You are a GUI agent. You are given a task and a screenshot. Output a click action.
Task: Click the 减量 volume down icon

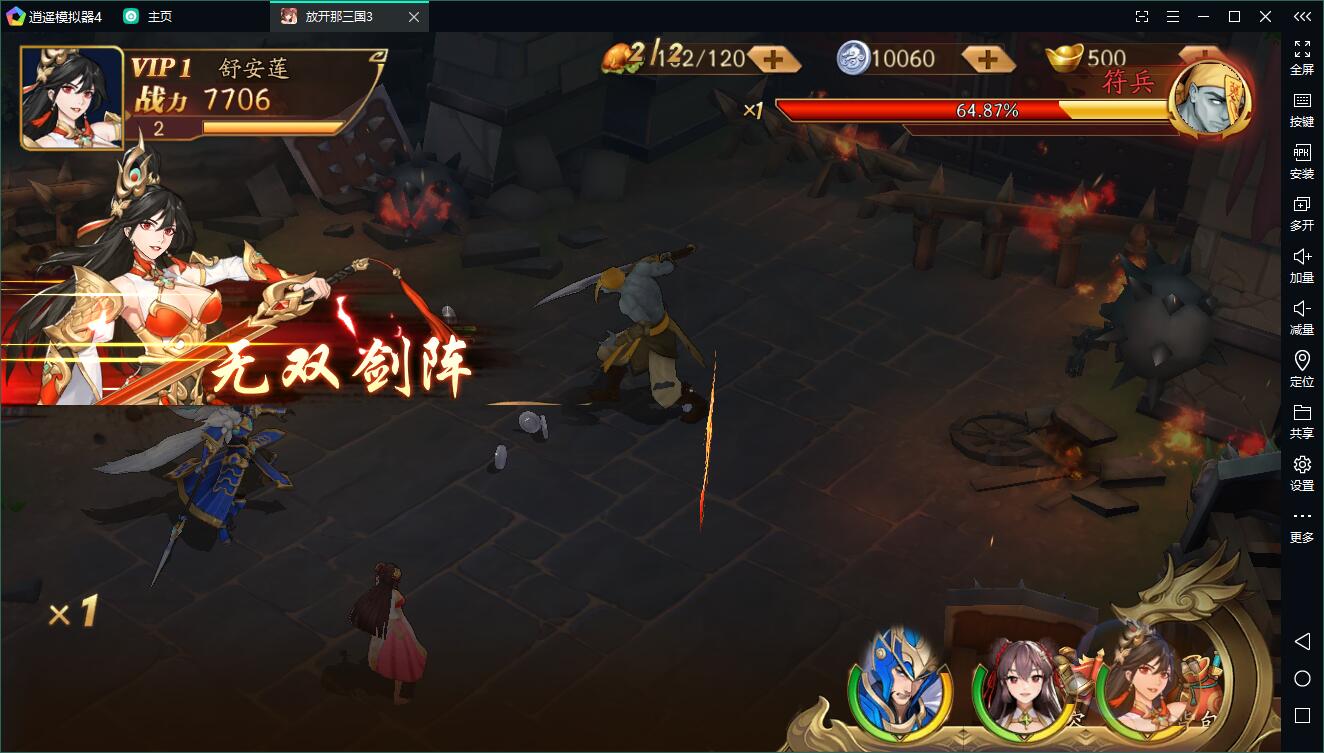1302,319
